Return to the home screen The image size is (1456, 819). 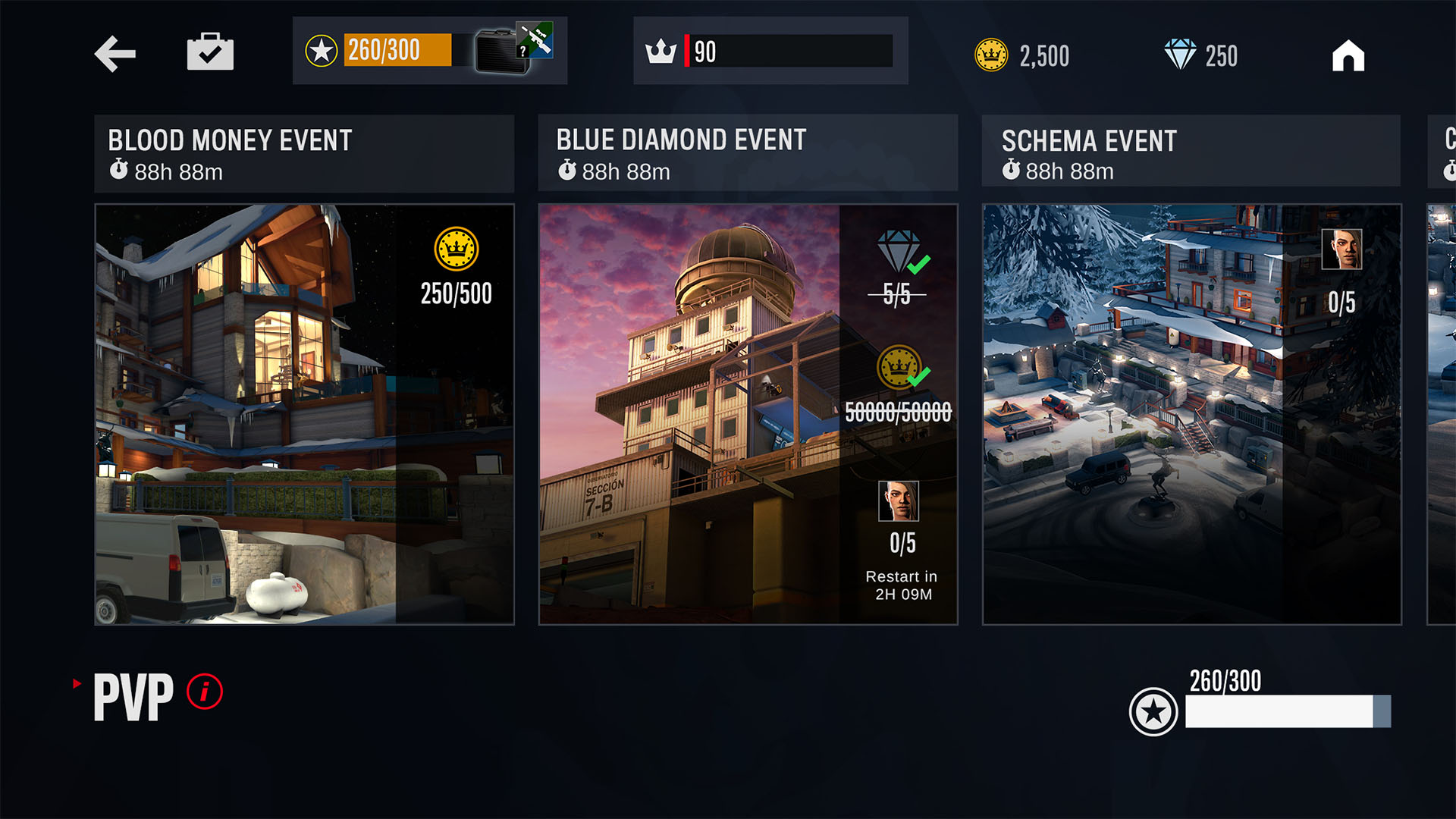coord(1348,55)
